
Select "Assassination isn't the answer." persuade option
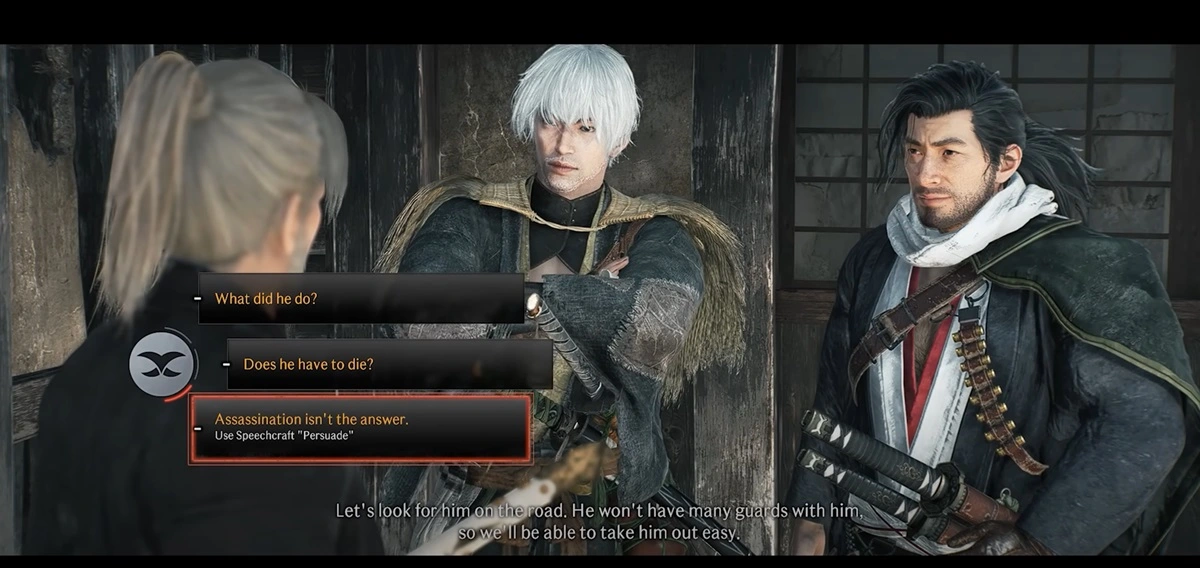tap(360, 427)
